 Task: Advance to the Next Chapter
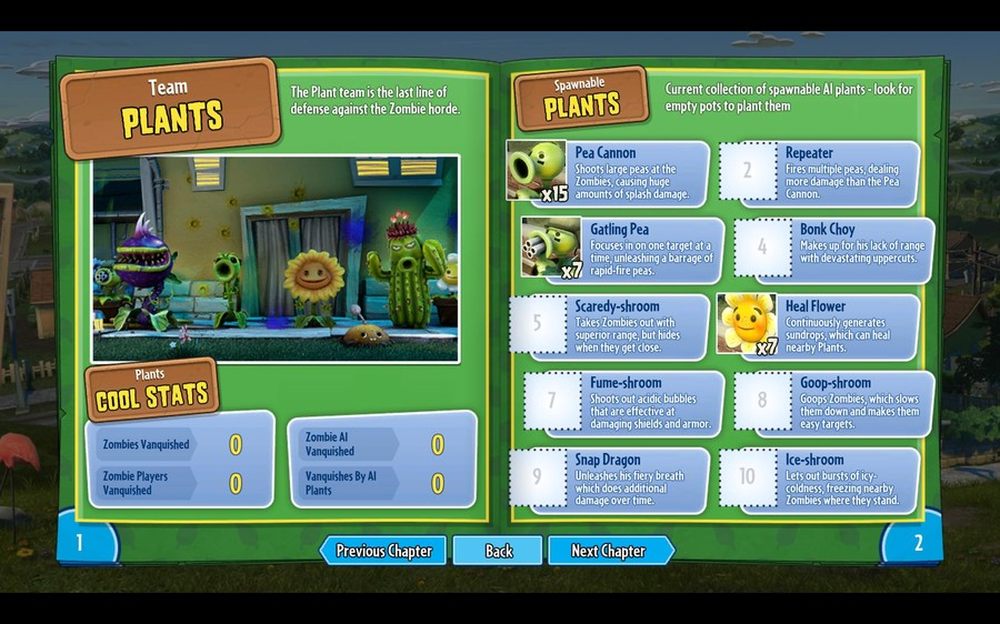click(x=609, y=551)
